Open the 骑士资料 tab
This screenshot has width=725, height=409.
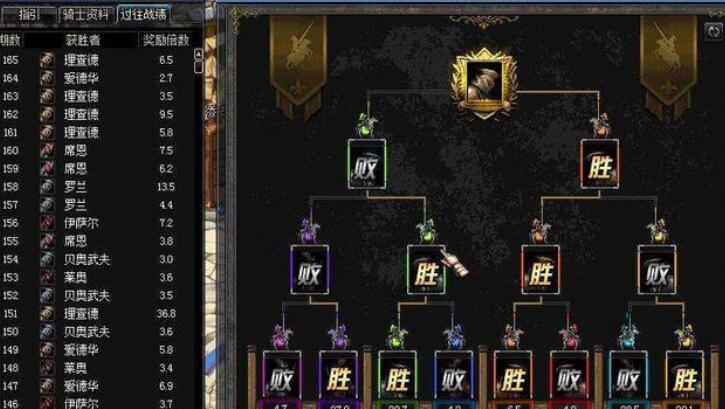(85, 14)
